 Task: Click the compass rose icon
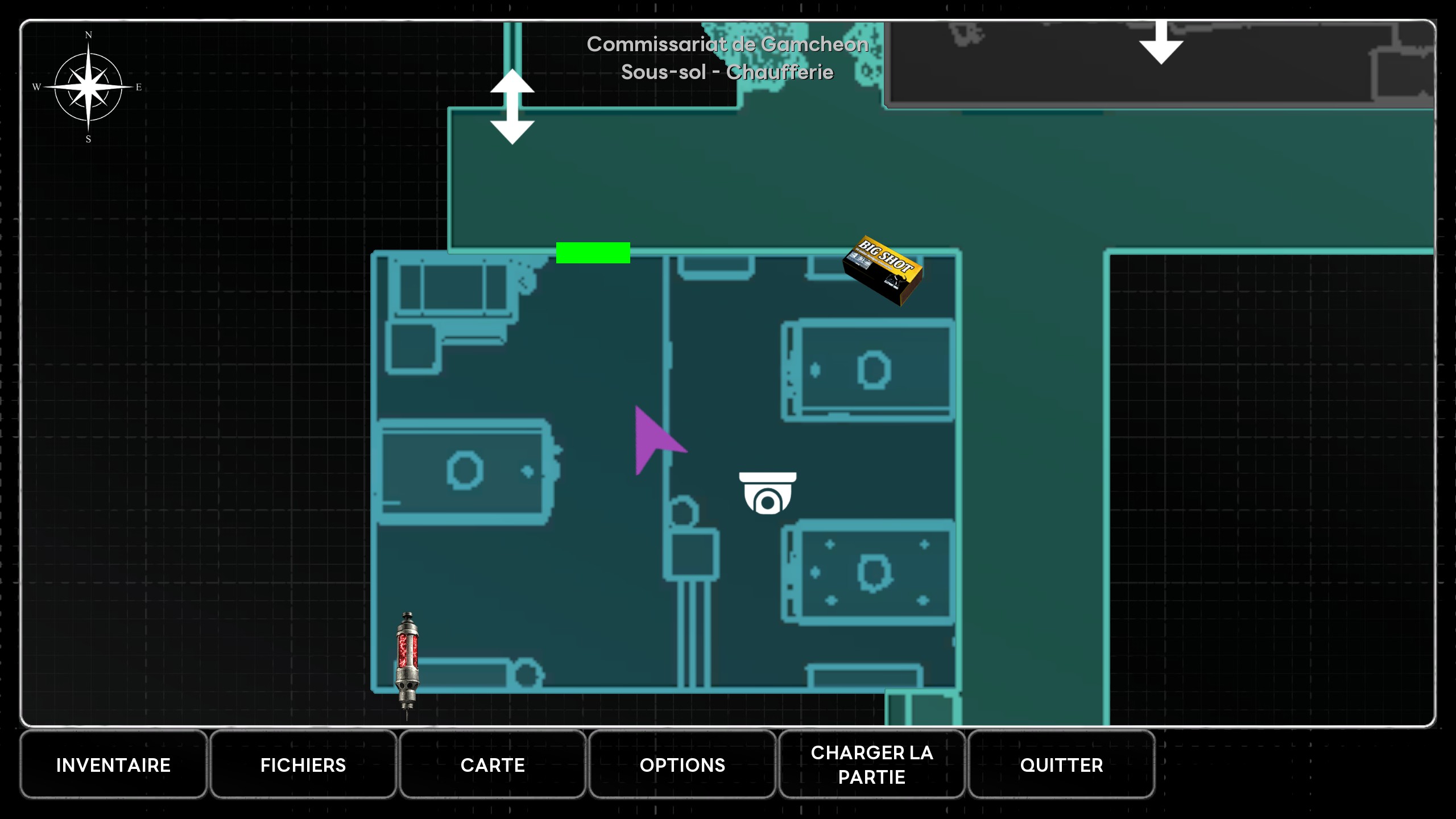point(88,87)
